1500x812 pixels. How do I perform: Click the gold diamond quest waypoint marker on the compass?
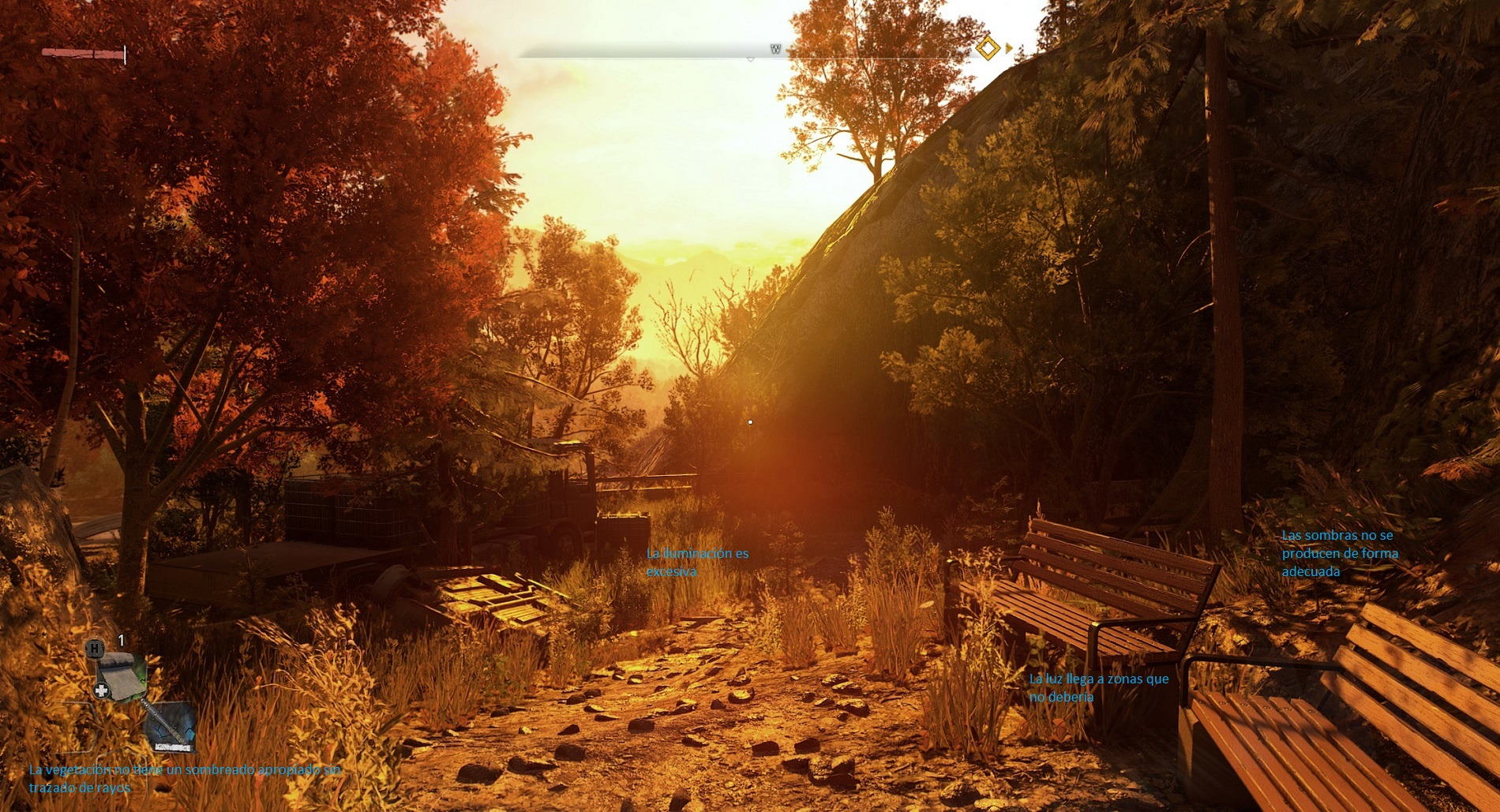(989, 49)
